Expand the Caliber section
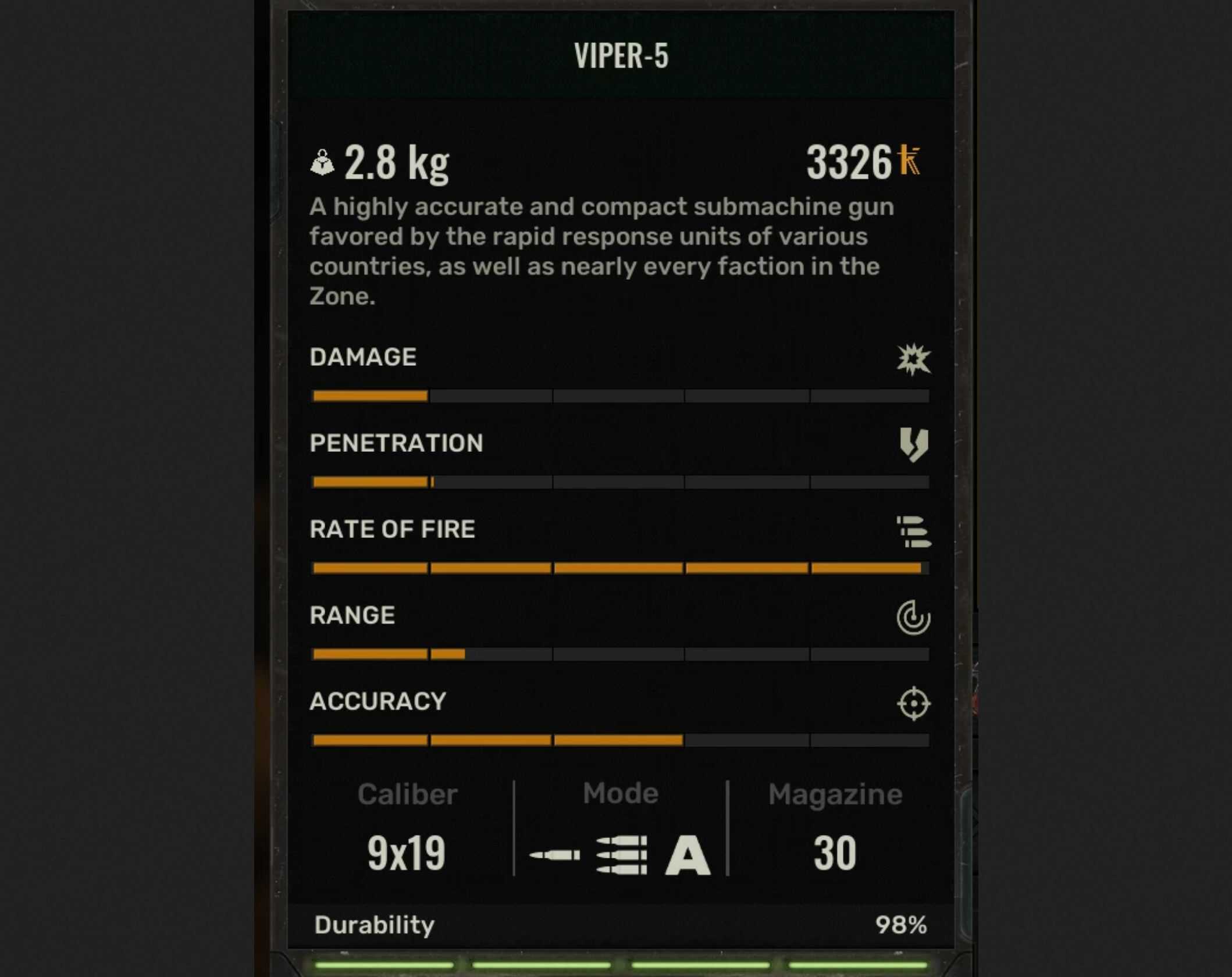1232x977 pixels. 407,793
